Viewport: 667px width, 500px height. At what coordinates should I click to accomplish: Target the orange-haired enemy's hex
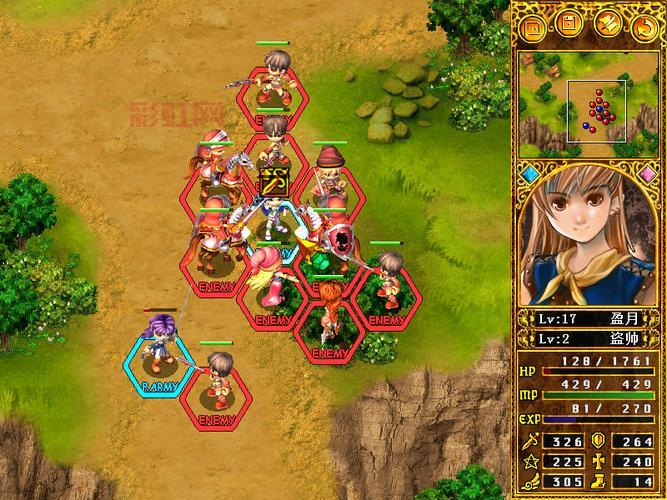pyautogui.click(x=328, y=325)
